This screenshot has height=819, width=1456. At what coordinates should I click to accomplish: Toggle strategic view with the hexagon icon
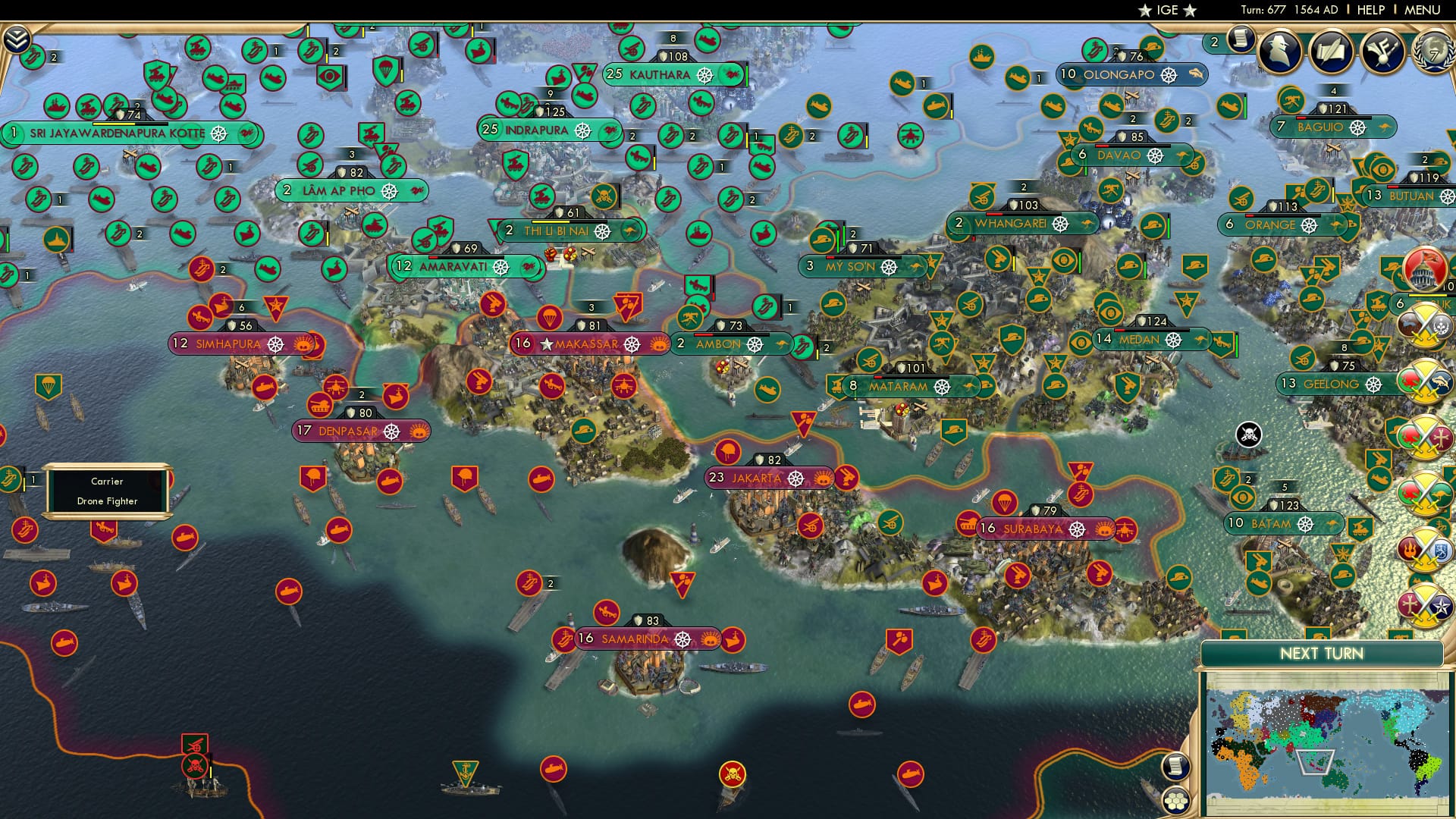point(1176,802)
